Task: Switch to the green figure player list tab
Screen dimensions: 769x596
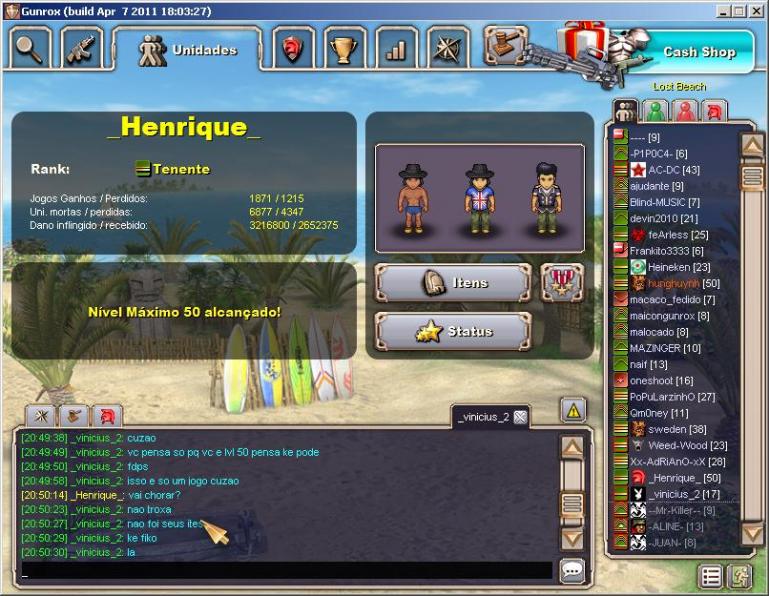Action: tap(656, 110)
